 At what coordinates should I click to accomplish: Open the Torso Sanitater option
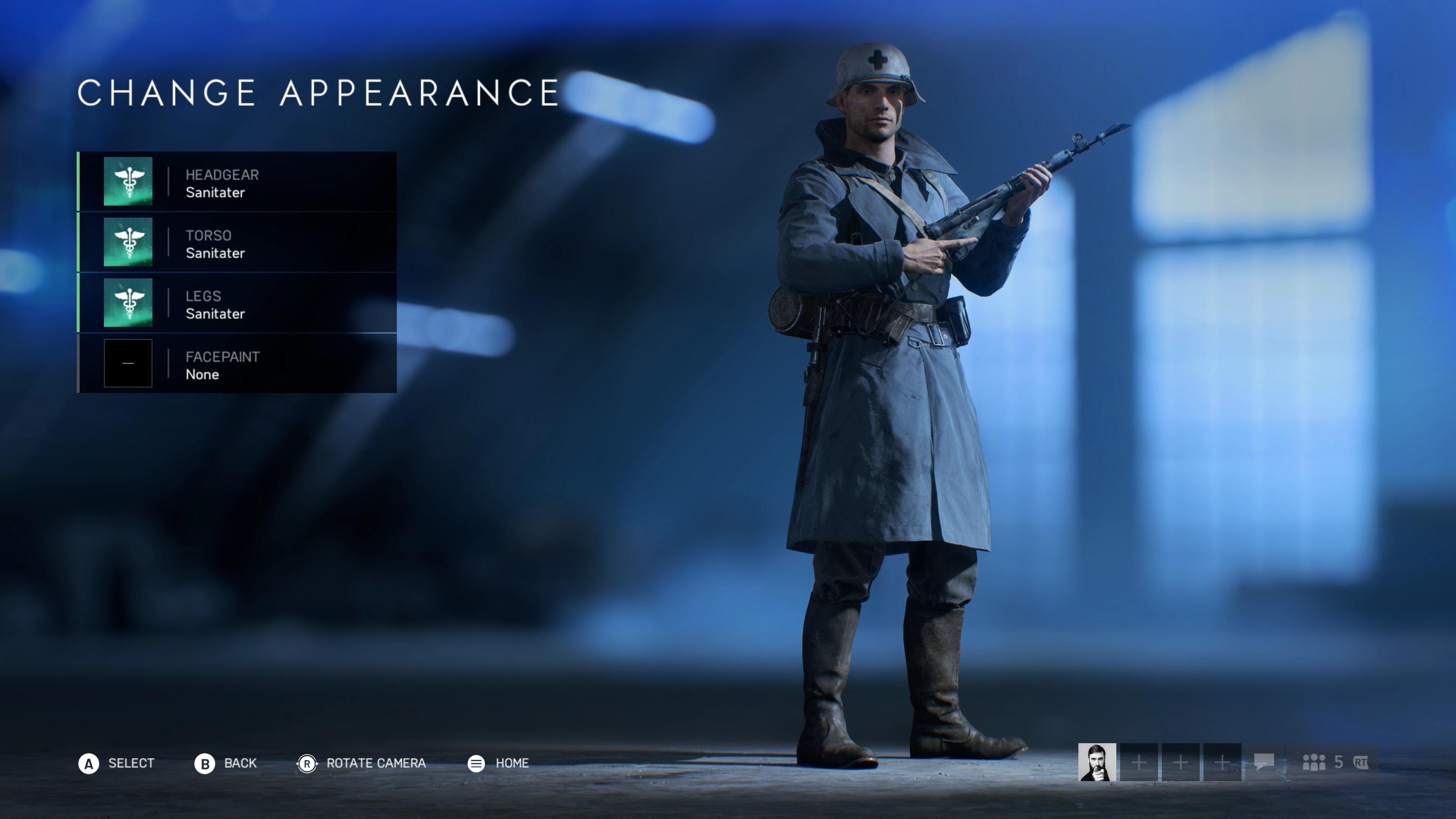[x=238, y=243]
